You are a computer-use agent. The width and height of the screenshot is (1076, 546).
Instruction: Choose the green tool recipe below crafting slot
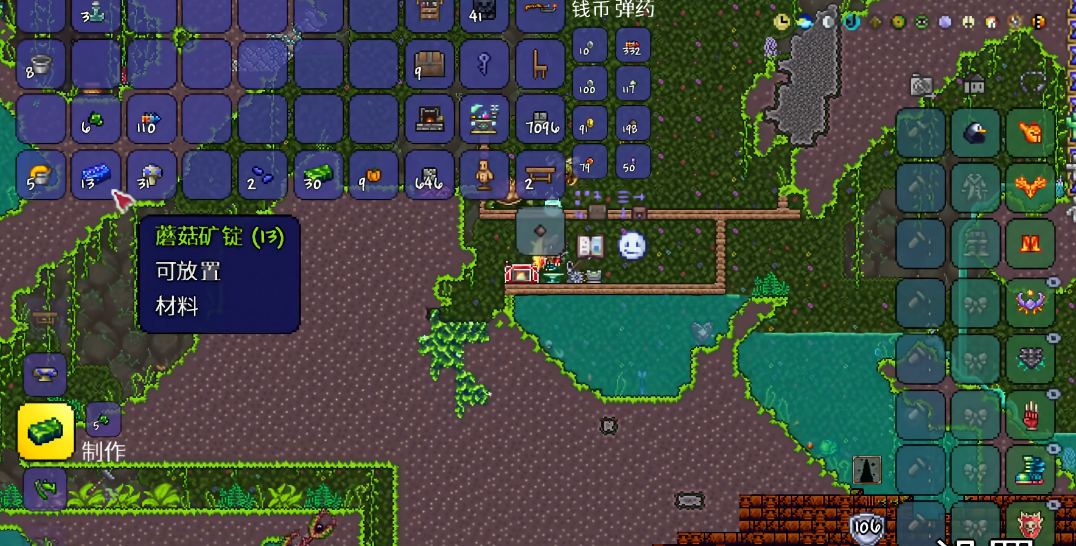(x=45, y=489)
